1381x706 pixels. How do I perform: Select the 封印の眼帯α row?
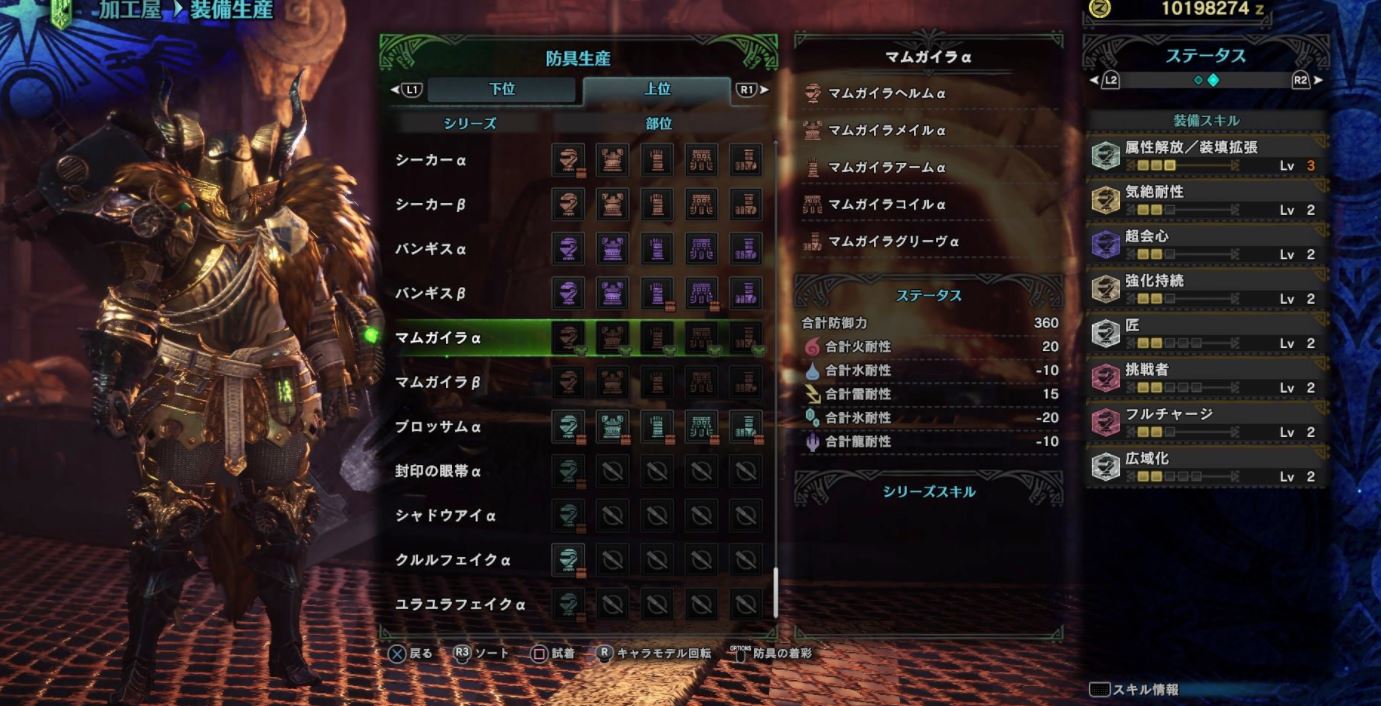(438, 471)
